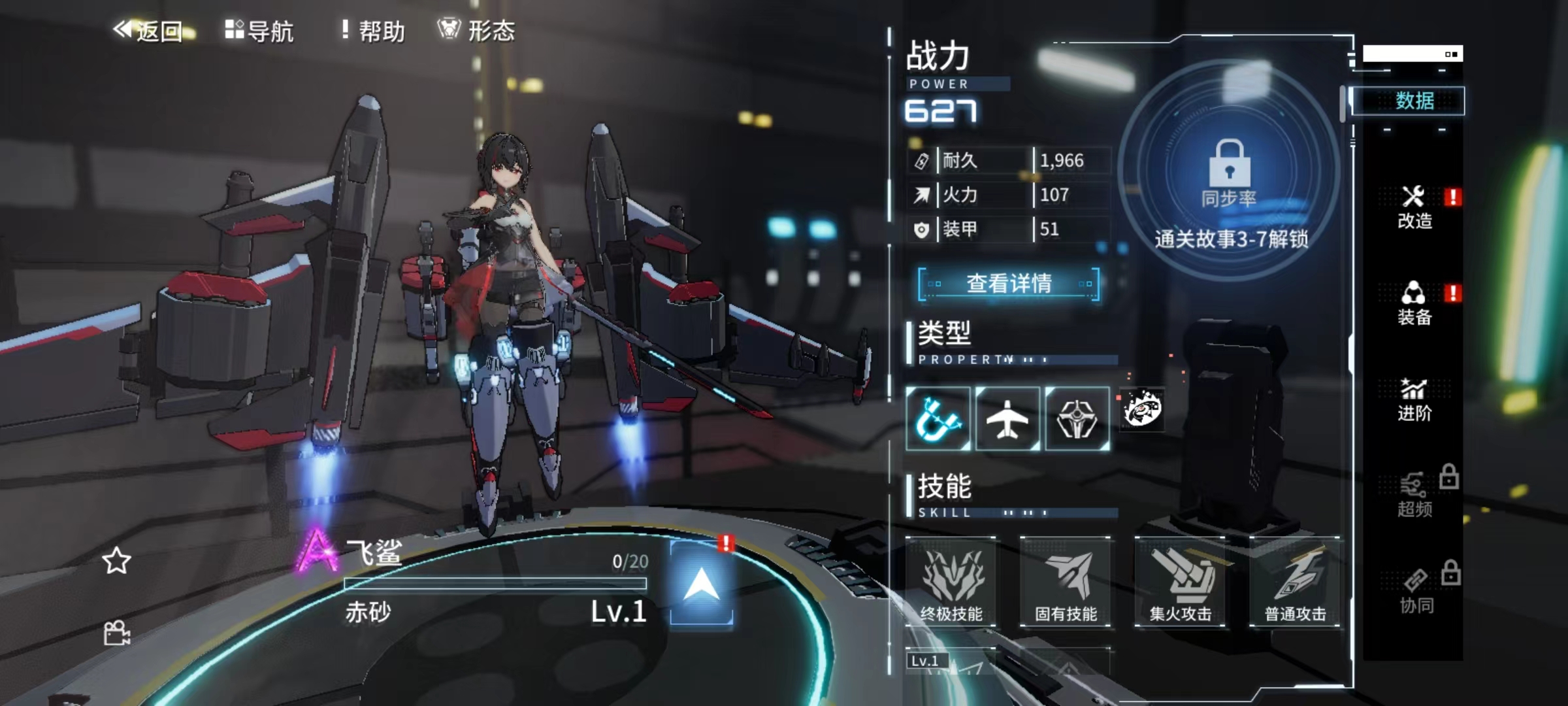The width and height of the screenshot is (1568, 706).
Task: Select the 数据 data tab
Action: pos(1414,101)
